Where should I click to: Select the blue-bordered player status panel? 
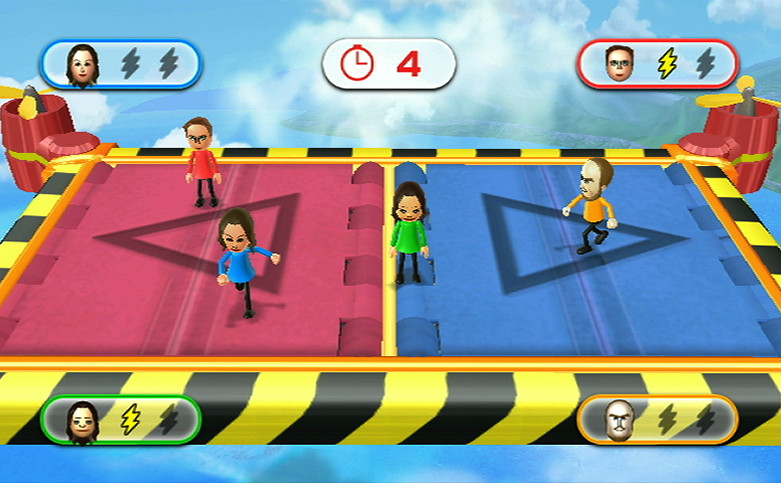[121, 64]
